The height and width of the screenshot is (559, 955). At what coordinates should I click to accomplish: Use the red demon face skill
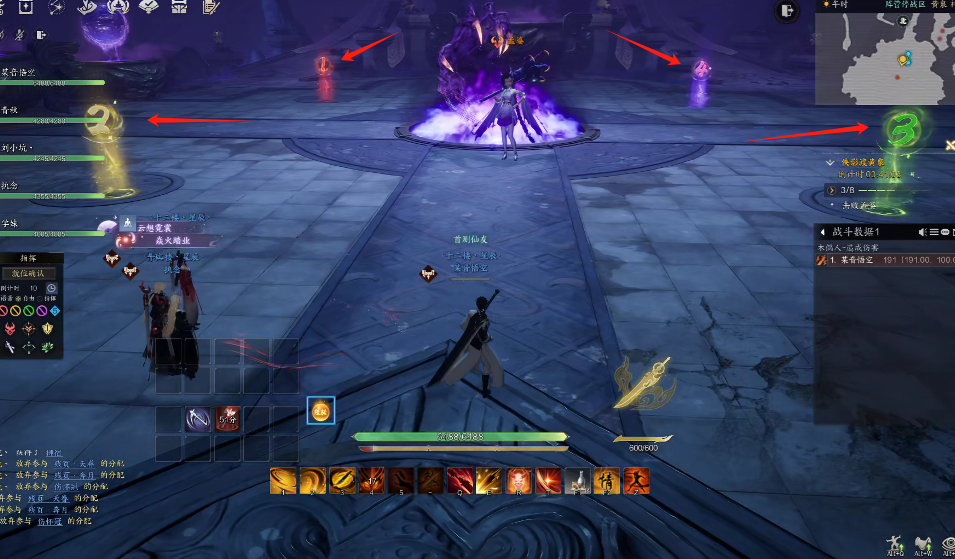click(x=519, y=481)
